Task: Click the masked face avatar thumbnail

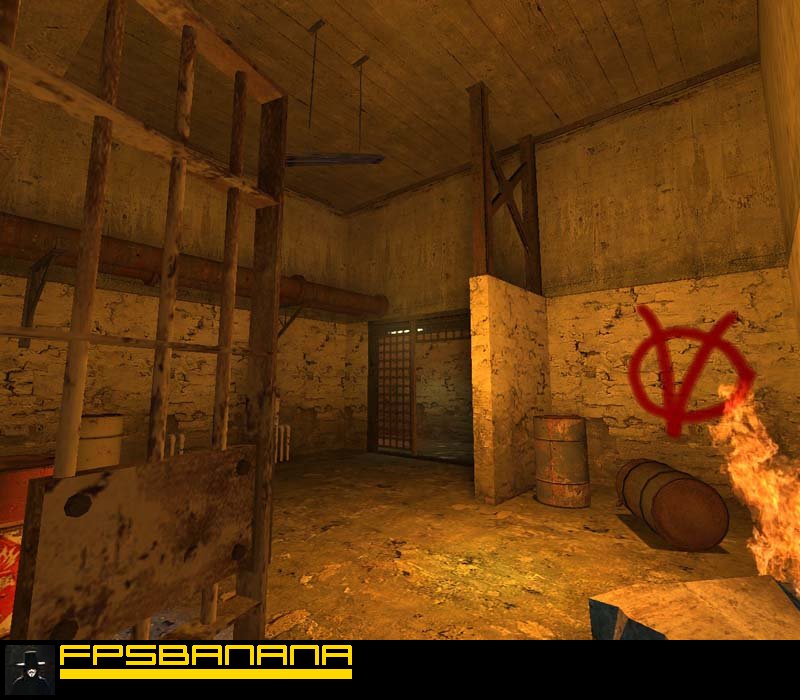Action: click(30, 669)
